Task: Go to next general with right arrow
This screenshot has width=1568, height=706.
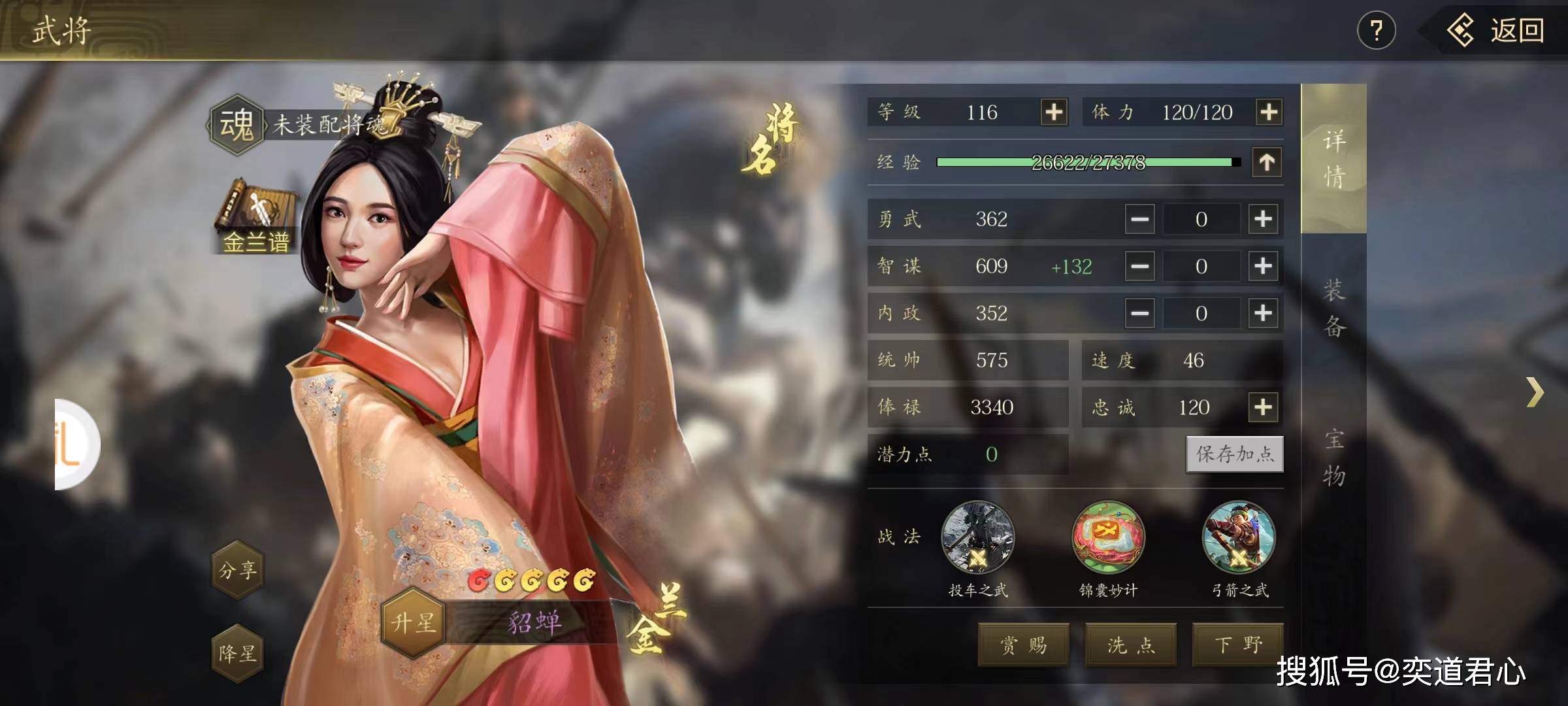Action: click(1535, 392)
